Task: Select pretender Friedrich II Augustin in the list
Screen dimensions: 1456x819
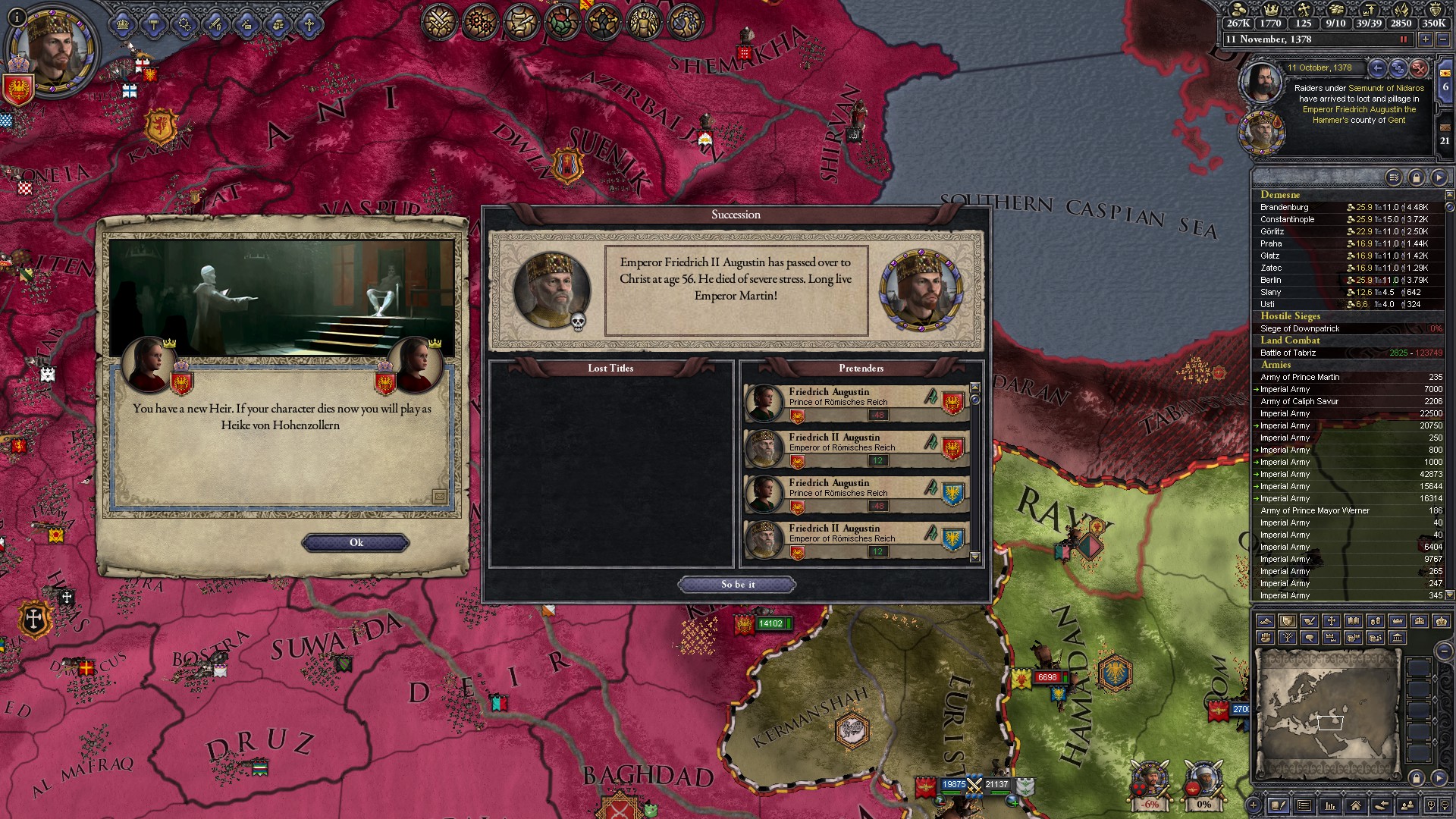Action: click(849, 442)
